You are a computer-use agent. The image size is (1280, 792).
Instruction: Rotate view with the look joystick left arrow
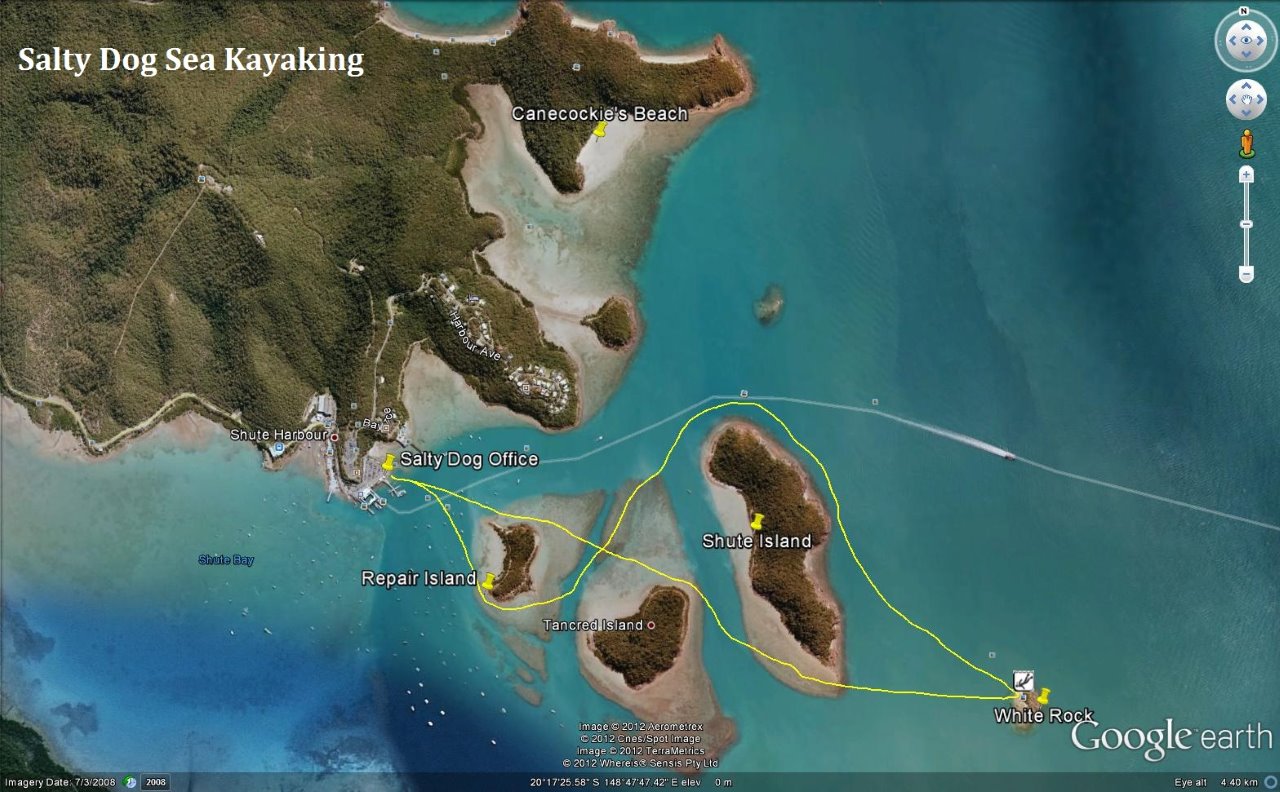tap(1233, 38)
